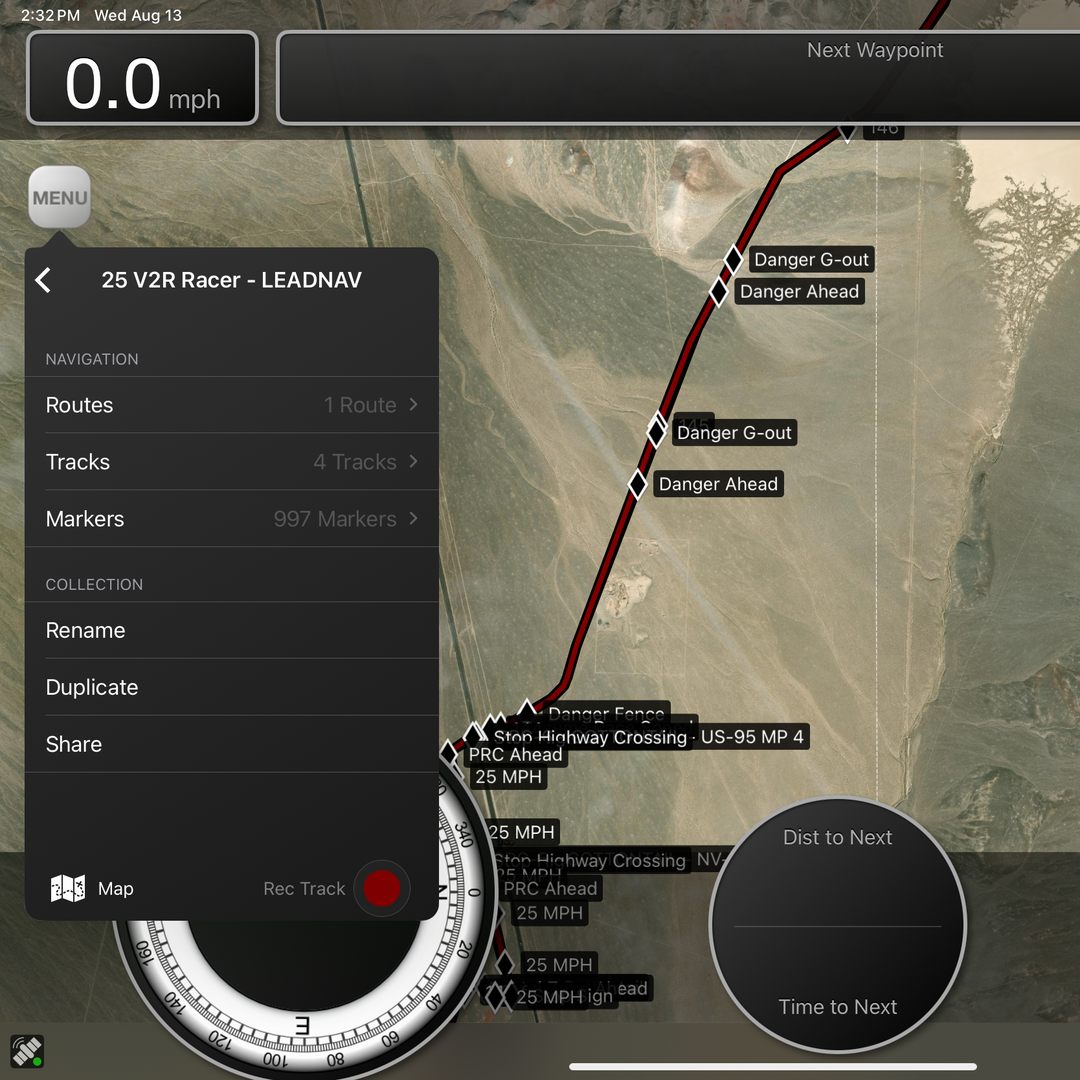Duplicate the collection
The image size is (1080, 1080).
click(x=231, y=688)
